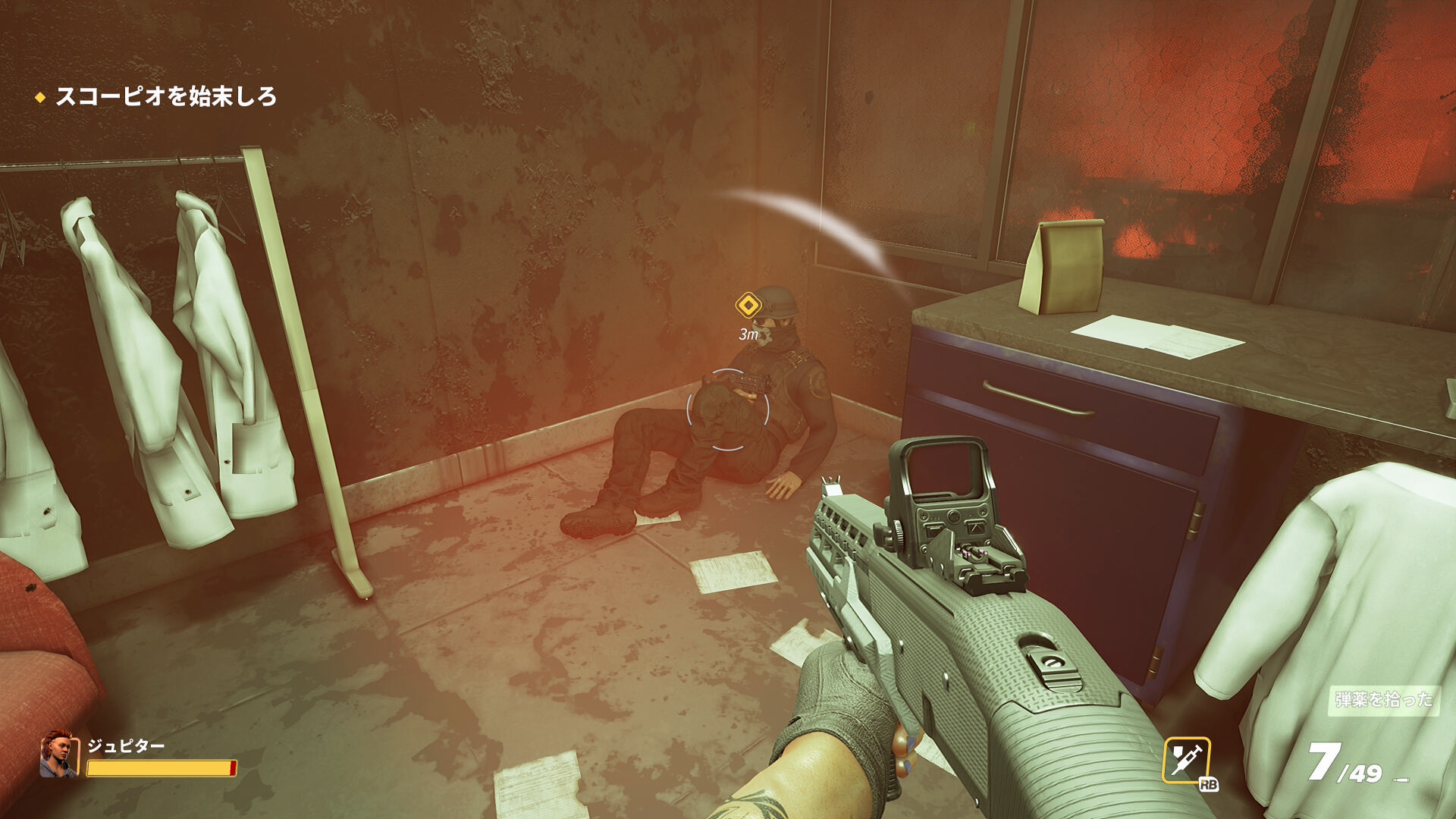
Task: Click the yellow diamond objective marker
Action: pos(748,306)
